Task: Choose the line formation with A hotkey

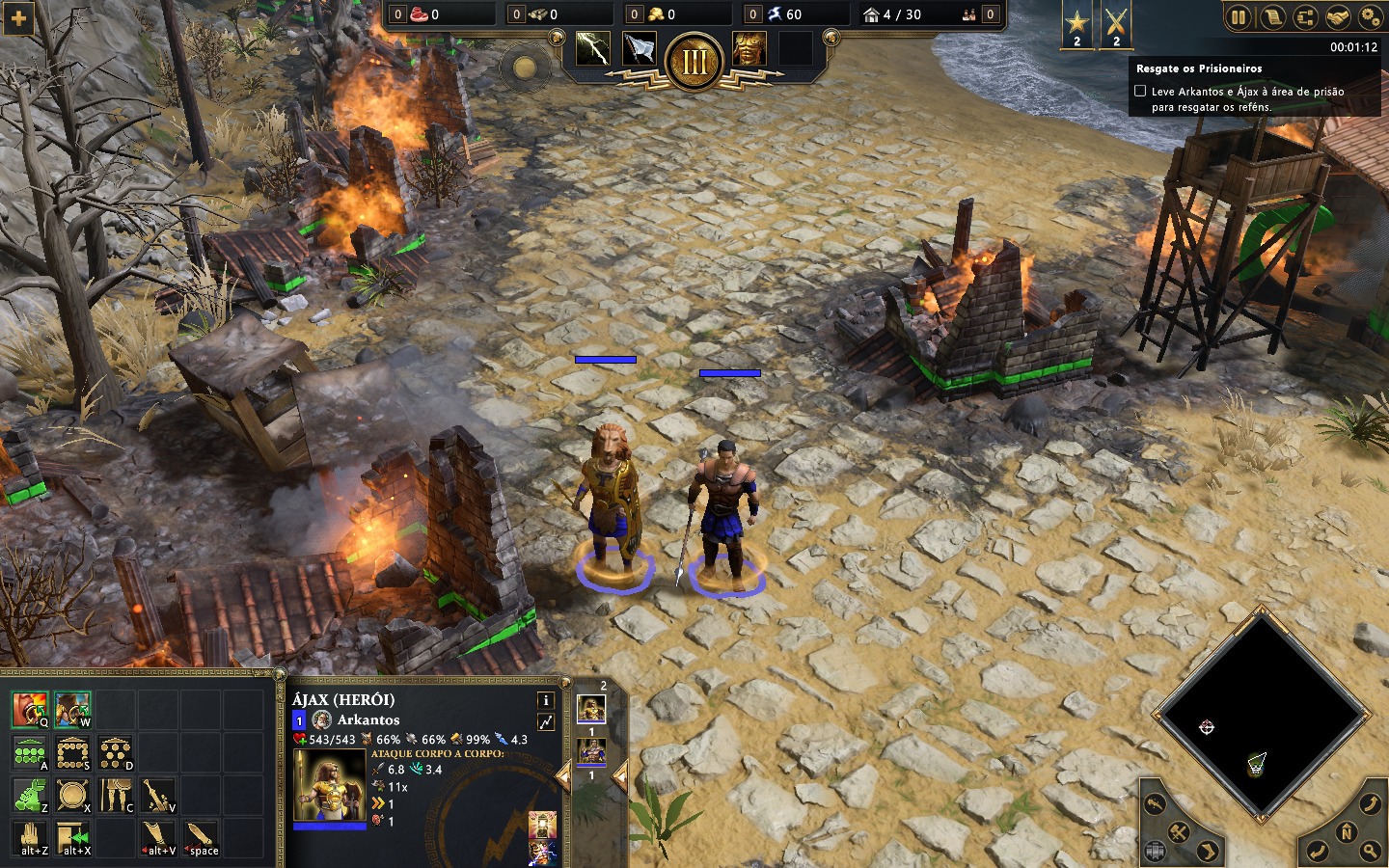Action: click(30, 752)
